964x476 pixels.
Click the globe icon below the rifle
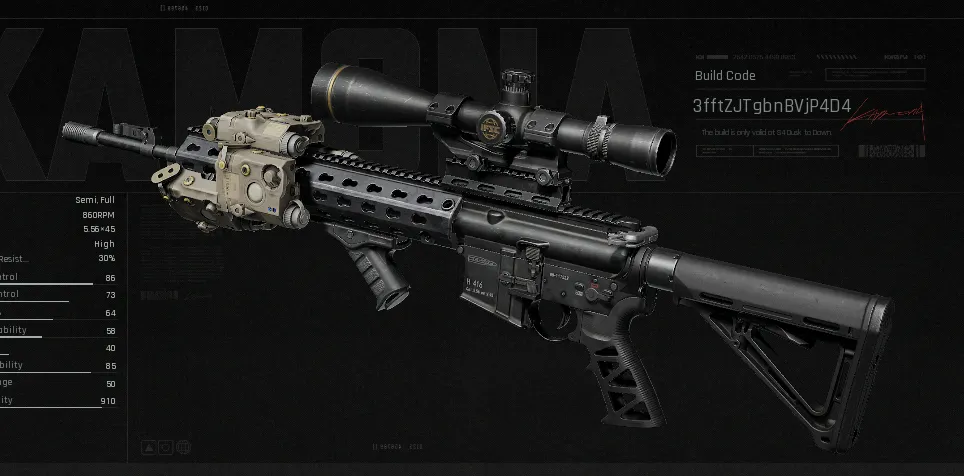click(x=183, y=447)
